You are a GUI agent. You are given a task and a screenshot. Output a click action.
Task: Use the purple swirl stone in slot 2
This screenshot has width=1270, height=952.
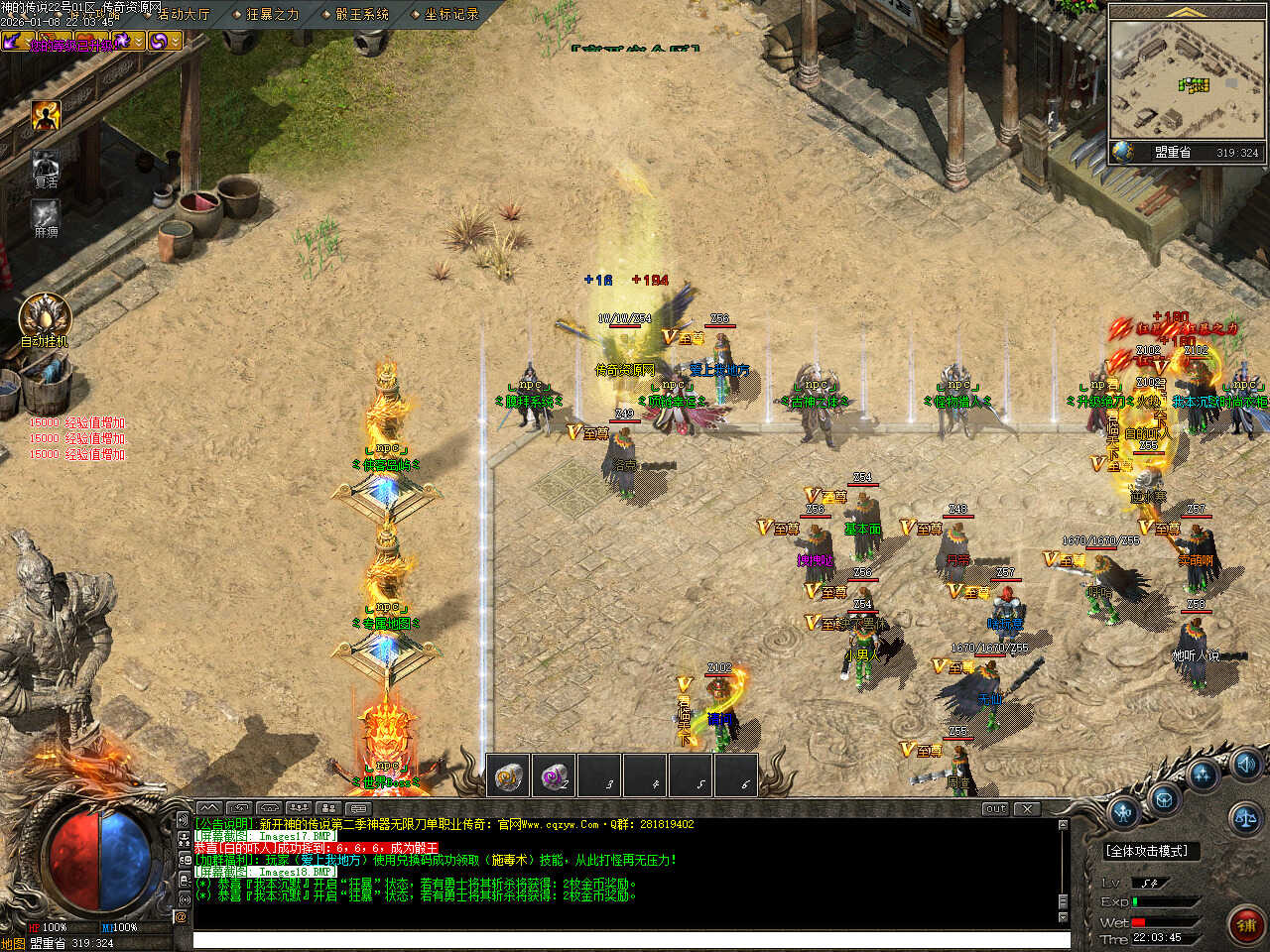554,777
